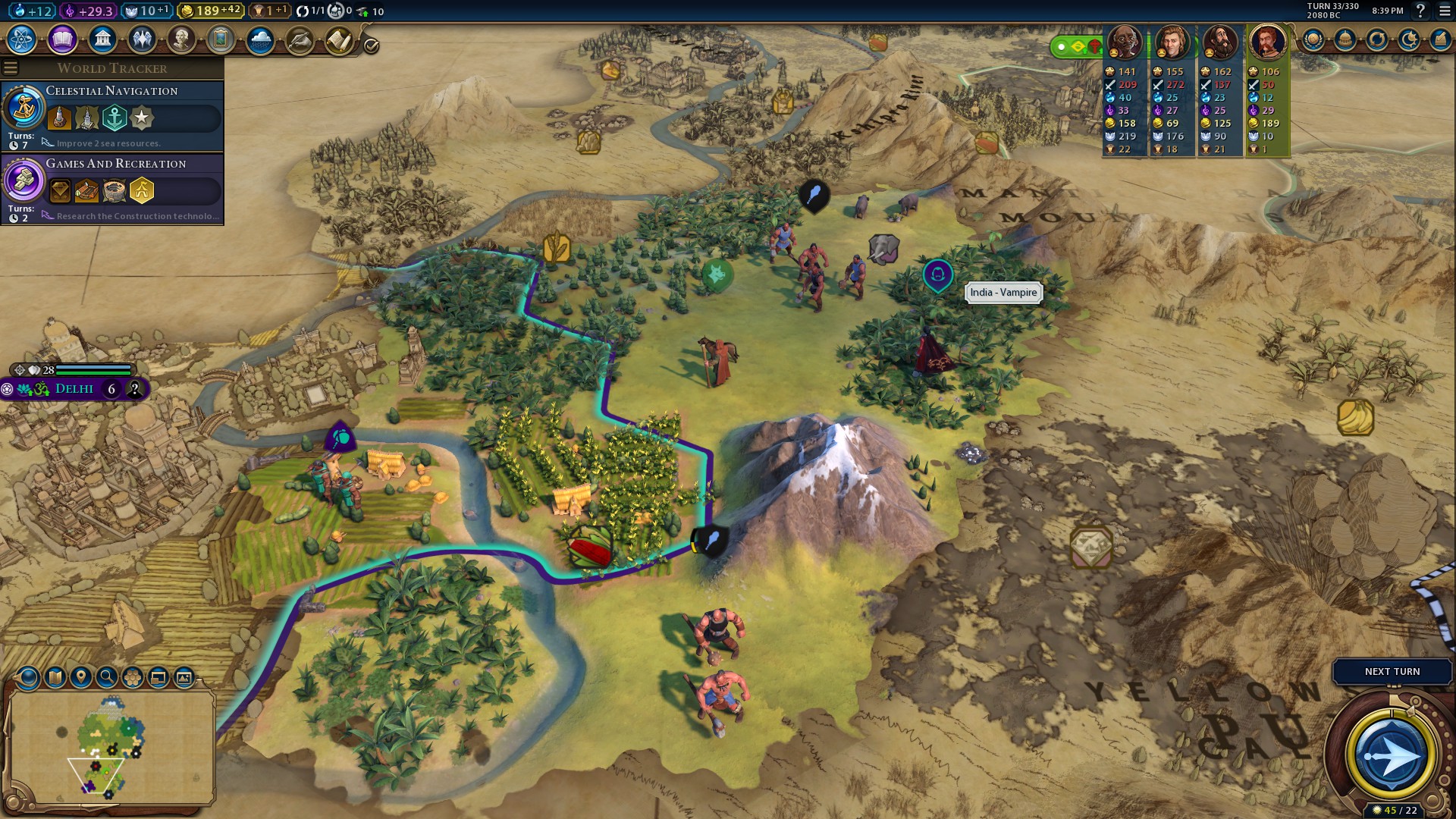This screenshot has width=1456, height=819.
Task: Toggle the World Tracker list menu
Action: pos(11,68)
